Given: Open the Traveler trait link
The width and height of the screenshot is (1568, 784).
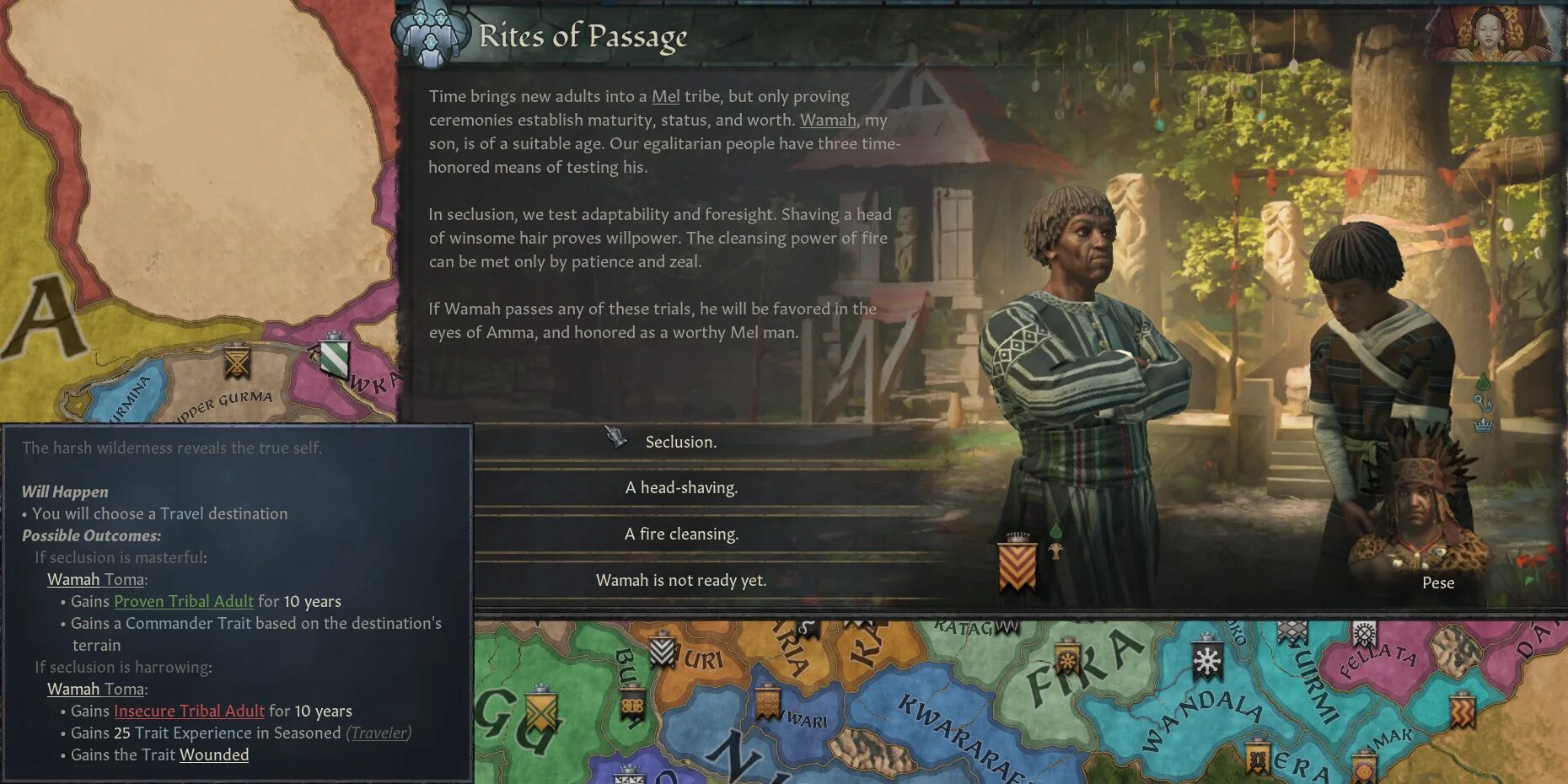Looking at the screenshot, I should click(x=379, y=733).
